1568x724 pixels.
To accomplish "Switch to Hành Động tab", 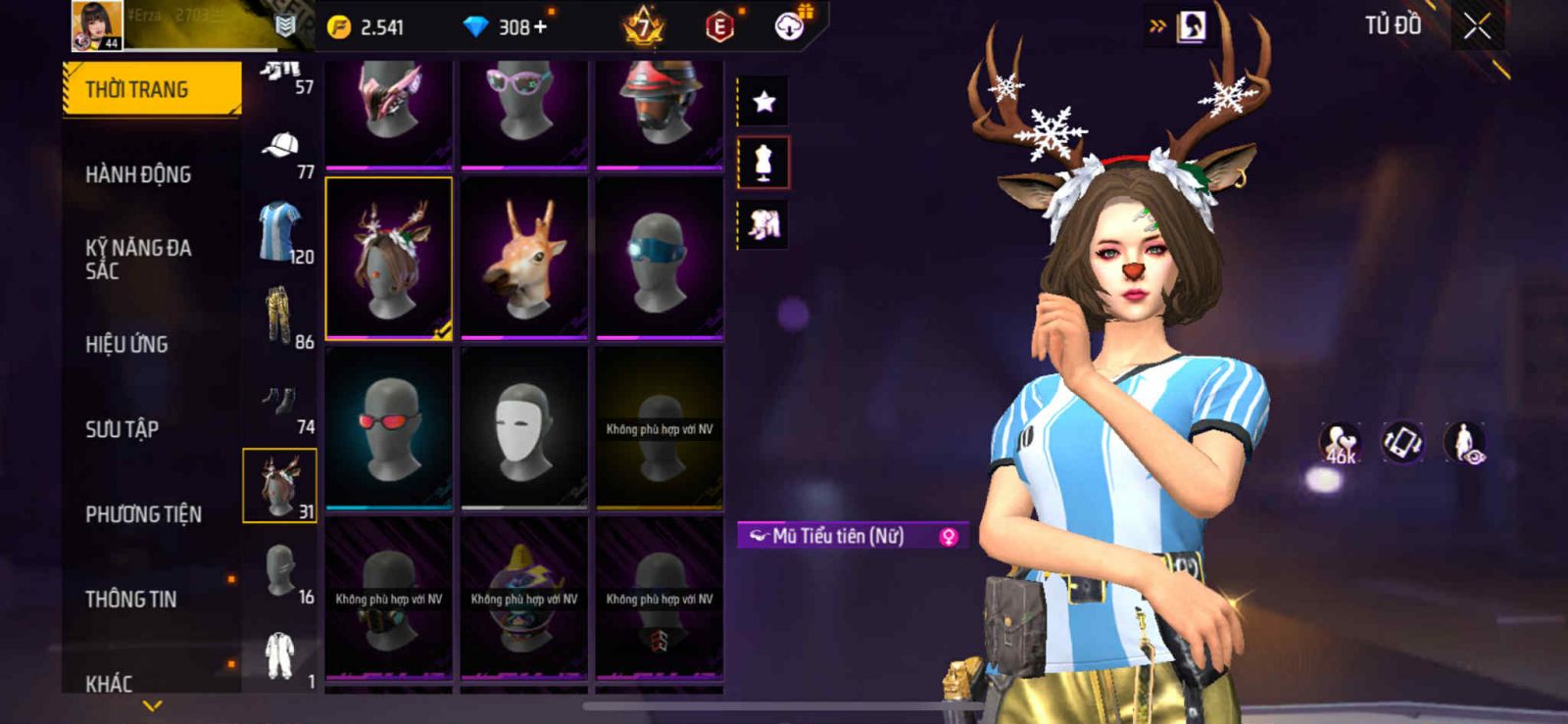I will click(138, 174).
